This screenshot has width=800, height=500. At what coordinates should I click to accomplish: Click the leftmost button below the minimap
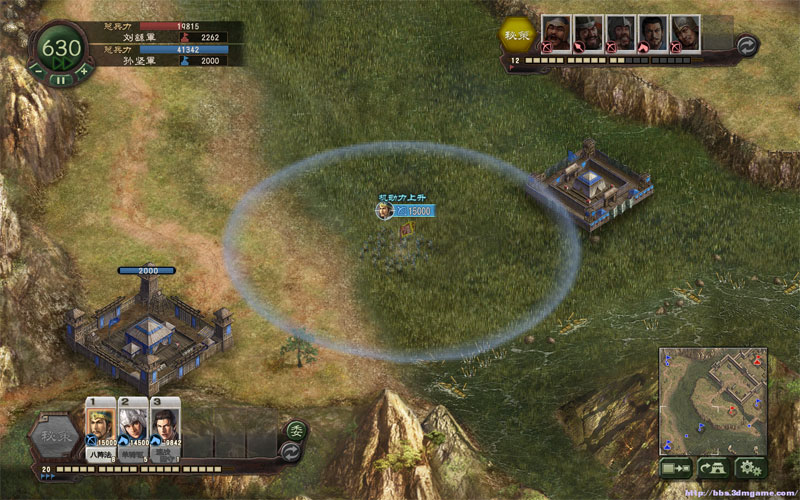tap(676, 467)
